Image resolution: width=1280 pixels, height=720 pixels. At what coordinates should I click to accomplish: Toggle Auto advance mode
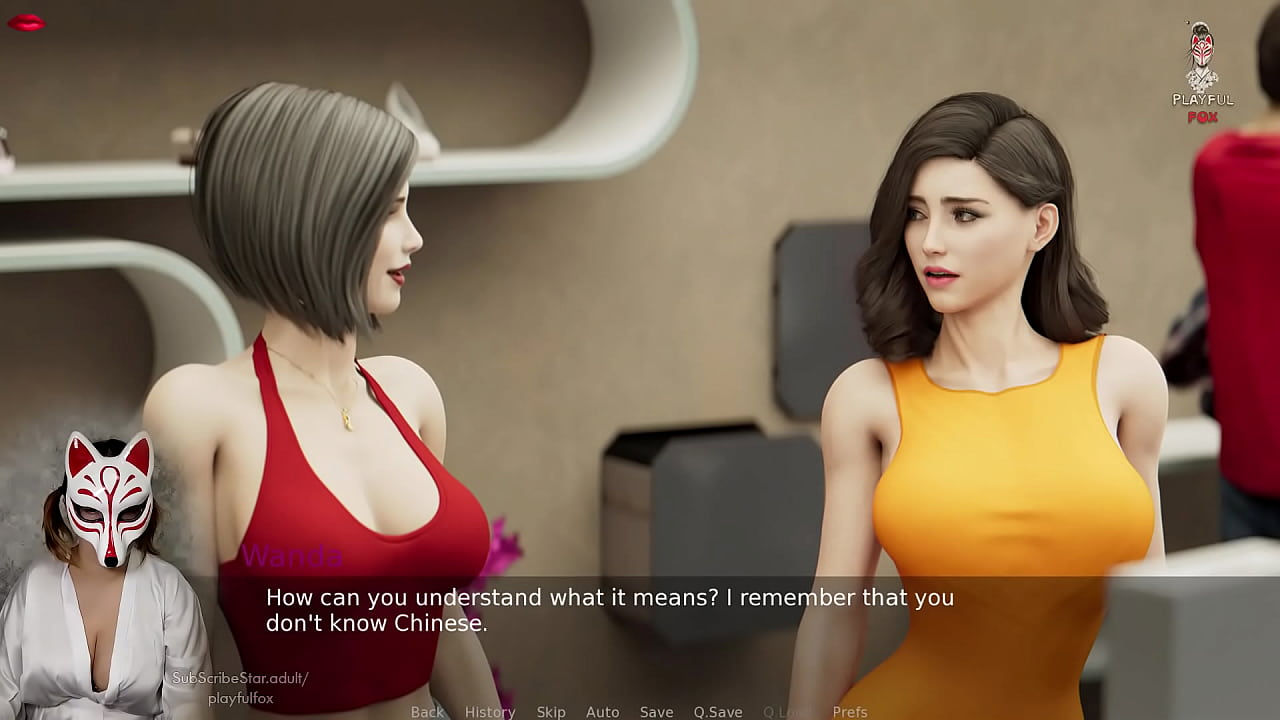(602, 712)
